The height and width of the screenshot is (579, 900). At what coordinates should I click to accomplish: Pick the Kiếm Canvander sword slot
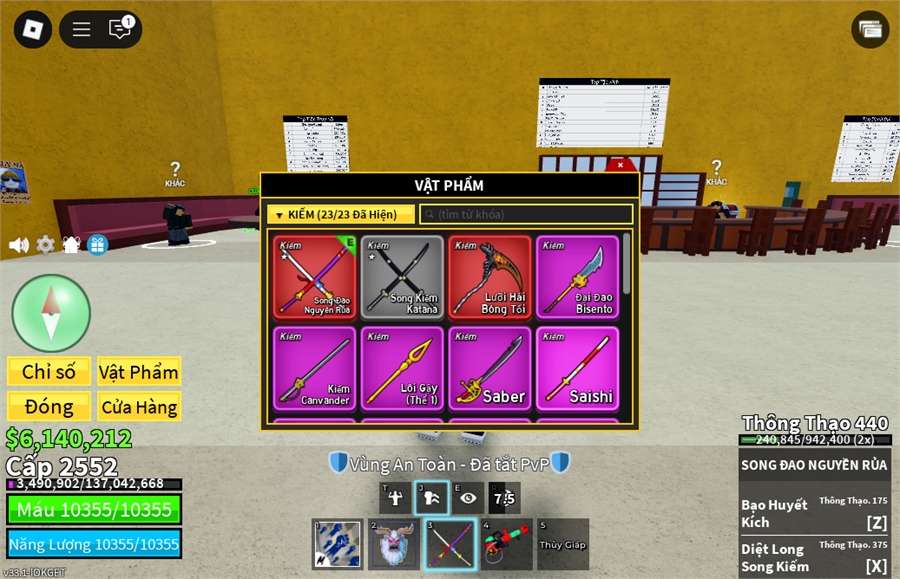(314, 368)
